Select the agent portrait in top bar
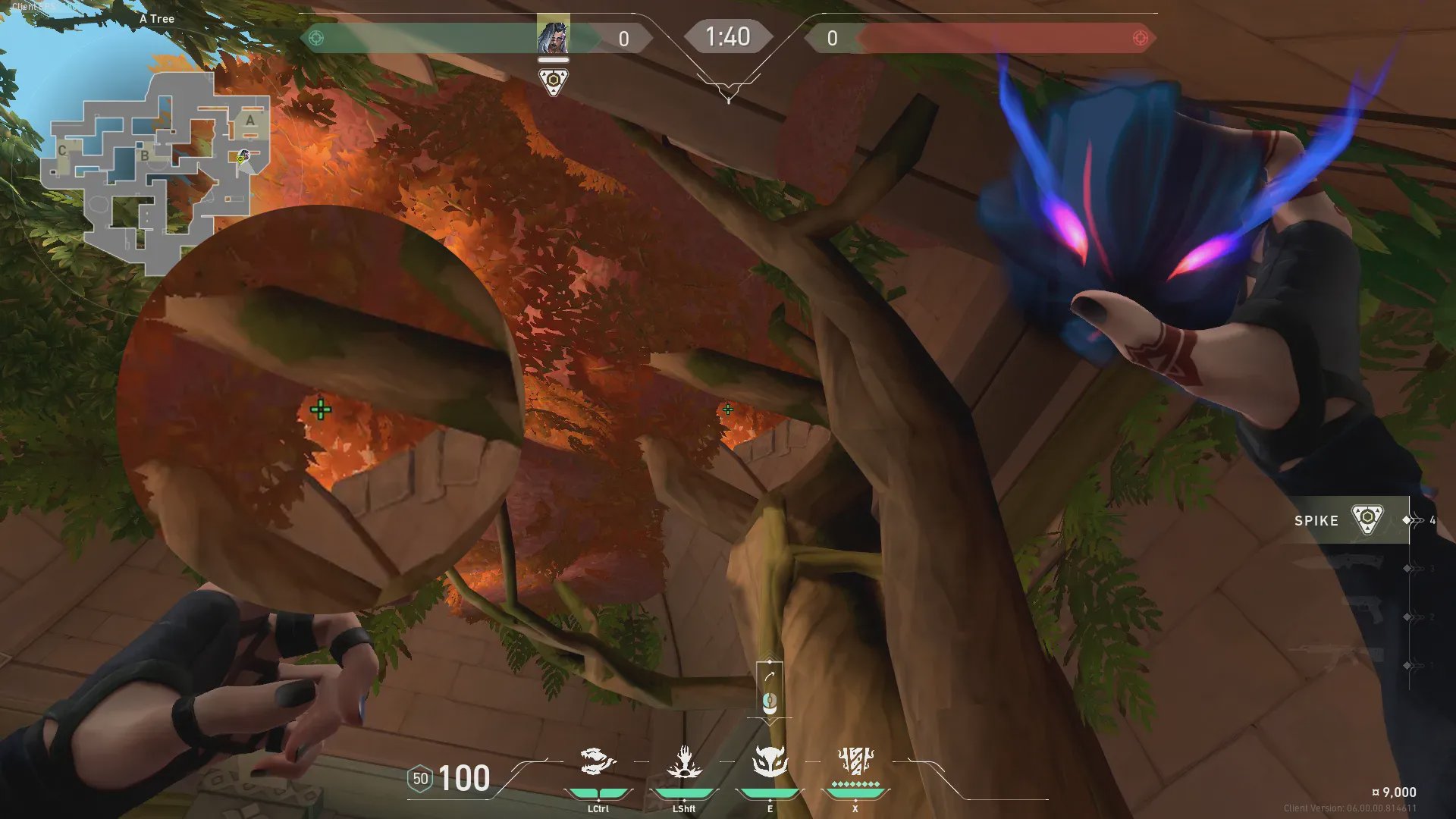1456x819 pixels. click(553, 36)
